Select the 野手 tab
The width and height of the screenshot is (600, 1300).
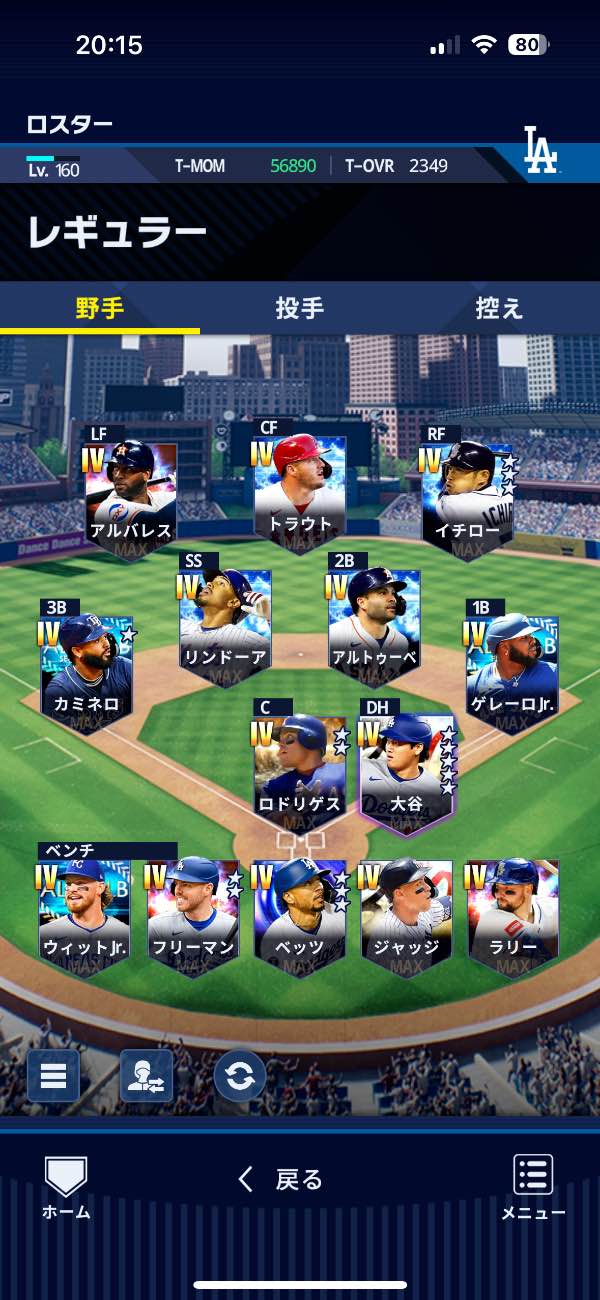coord(100,308)
